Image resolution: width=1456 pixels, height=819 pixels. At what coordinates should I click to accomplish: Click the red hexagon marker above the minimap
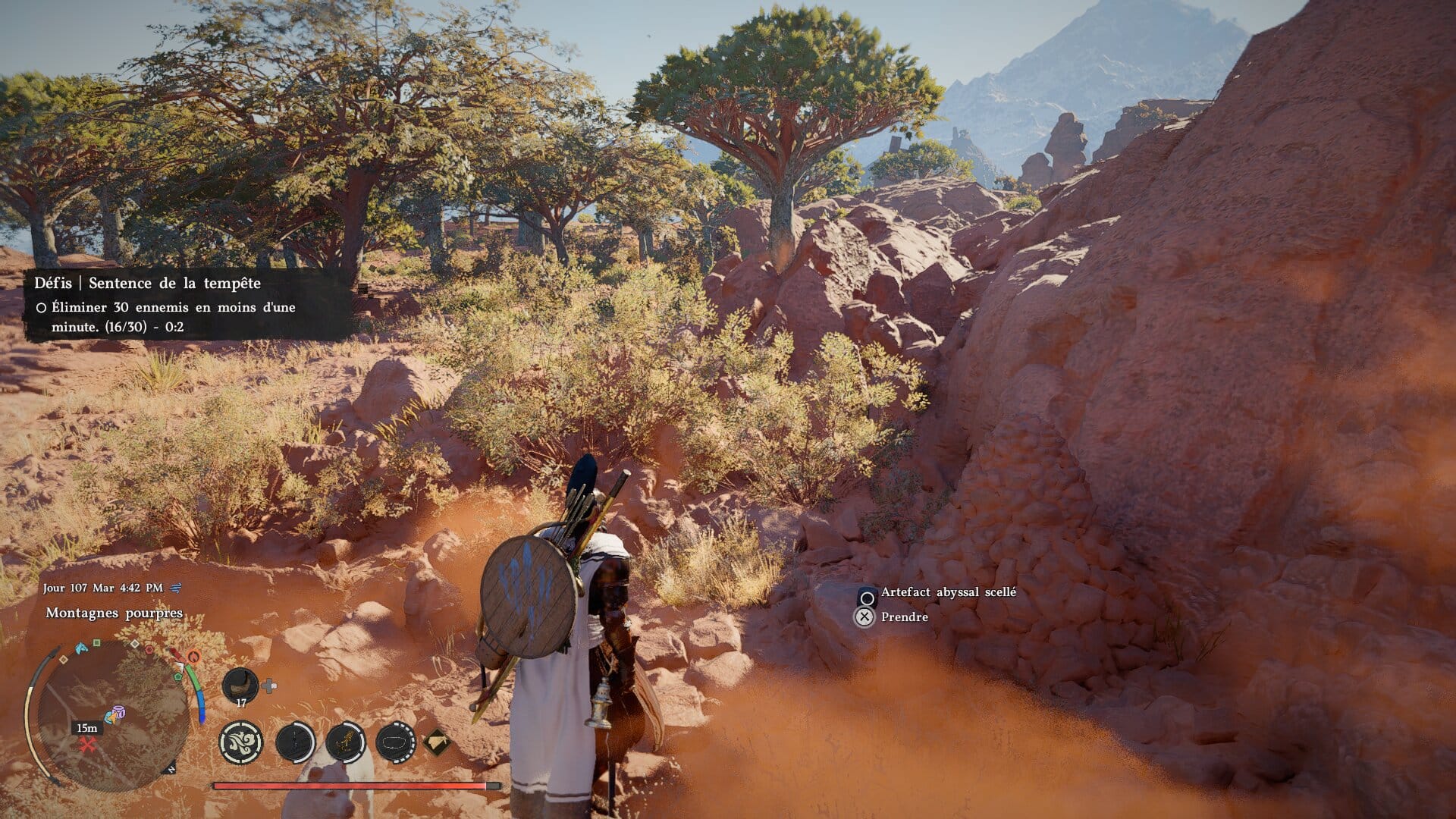(x=149, y=651)
